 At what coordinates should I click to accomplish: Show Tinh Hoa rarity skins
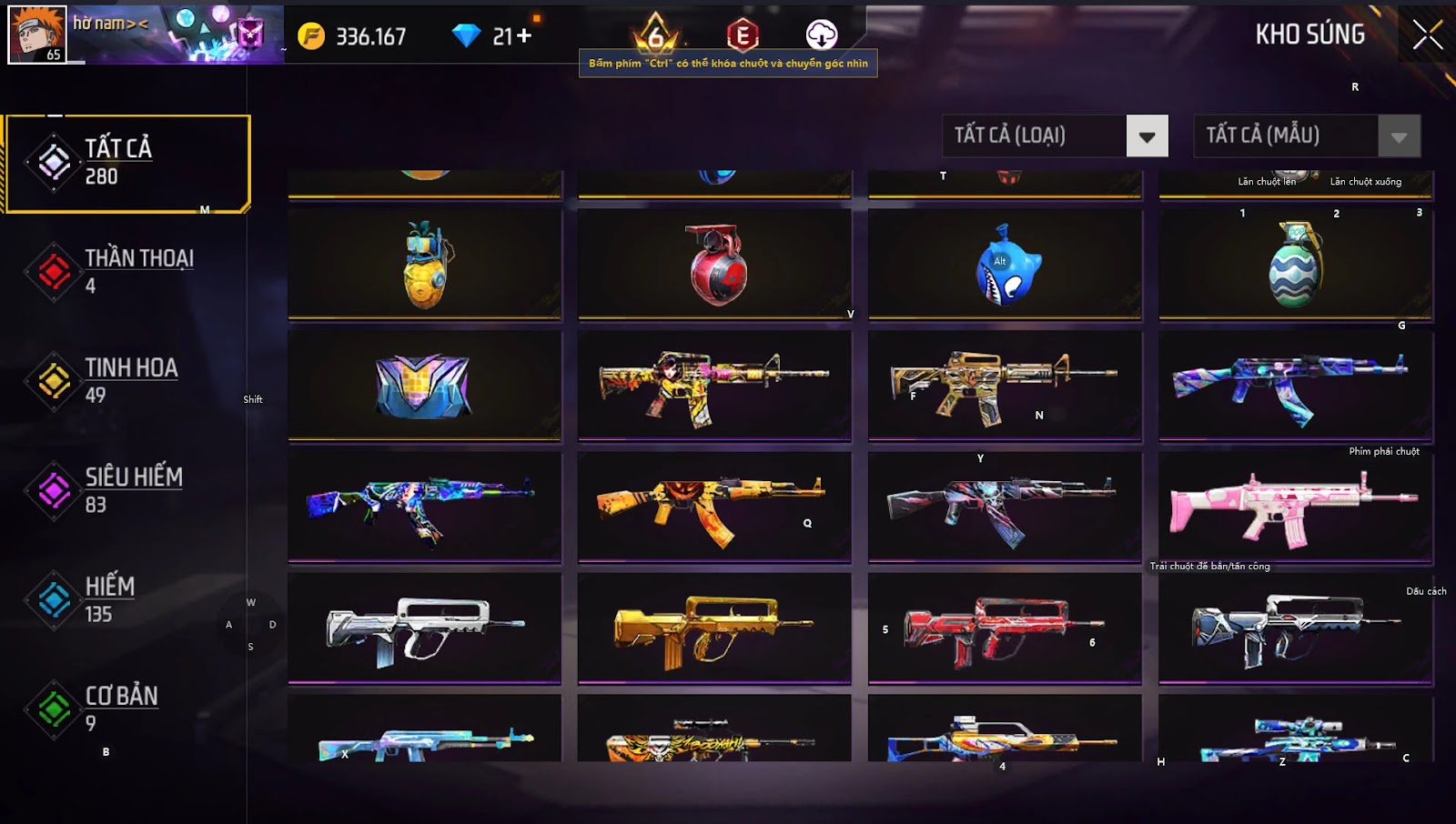(127, 380)
